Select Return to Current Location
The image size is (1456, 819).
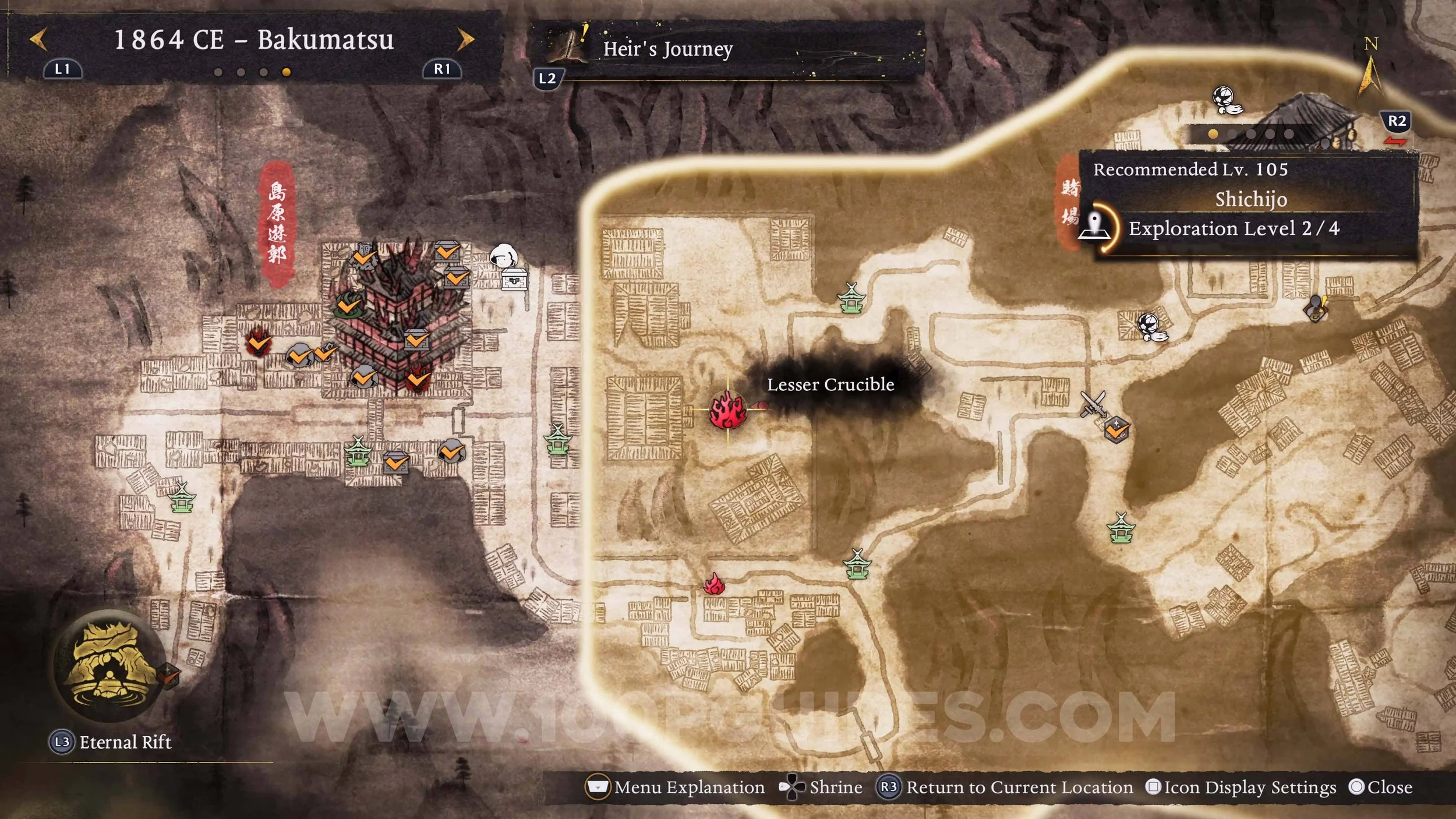tap(1005, 787)
